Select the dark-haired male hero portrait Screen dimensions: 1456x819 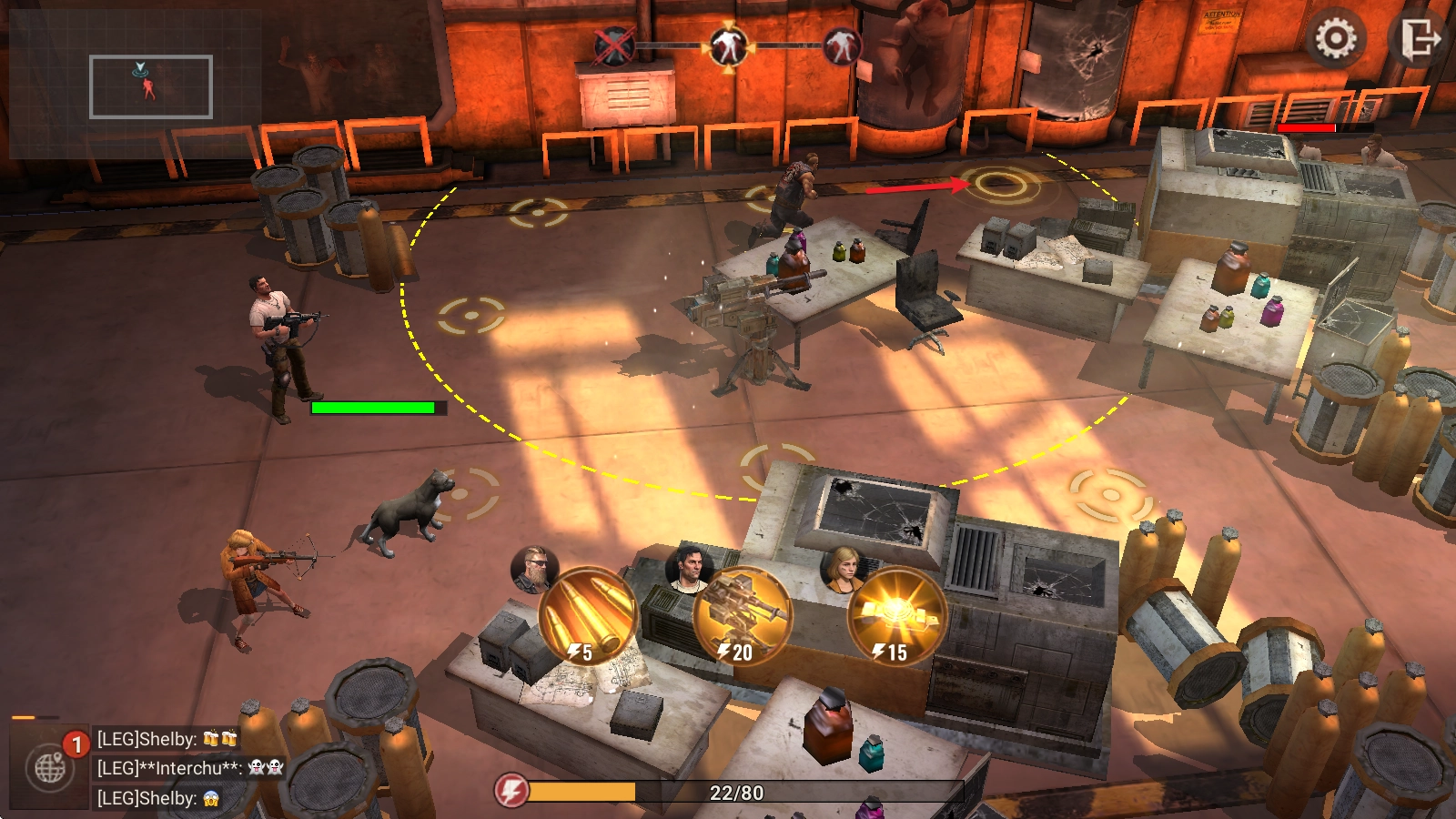(x=689, y=569)
